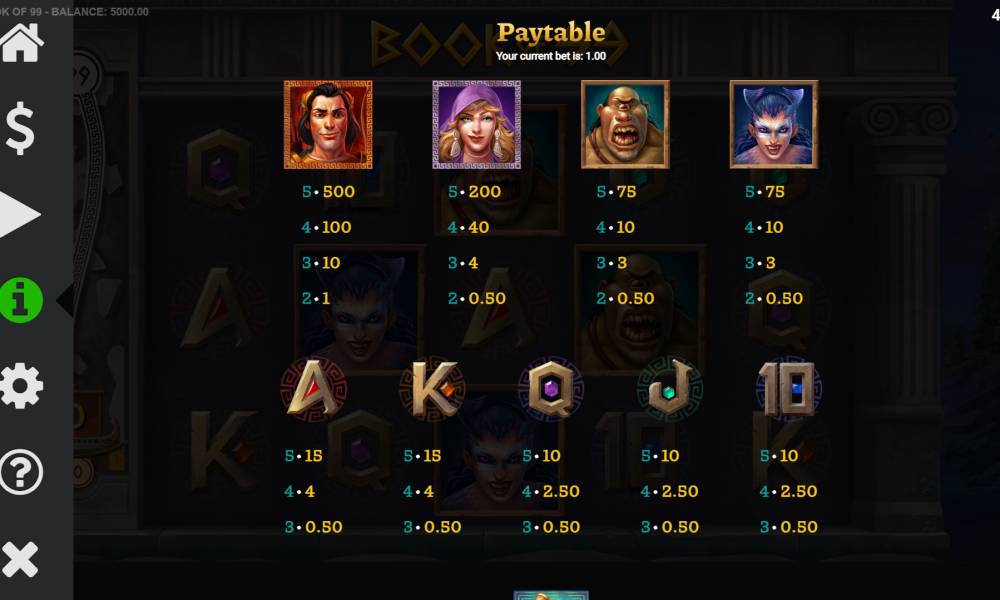Go to the home screen icon
The width and height of the screenshot is (1000, 600).
tap(21, 43)
